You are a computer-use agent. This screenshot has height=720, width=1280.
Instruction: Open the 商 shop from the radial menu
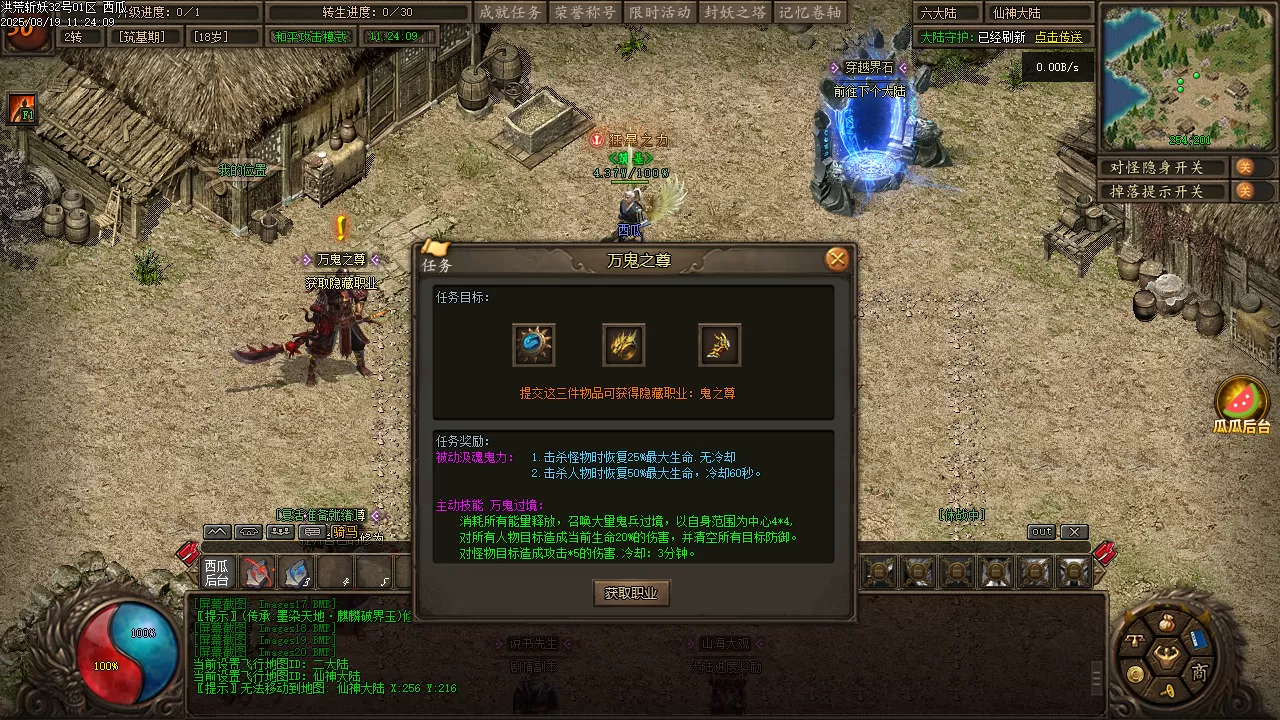1199,672
